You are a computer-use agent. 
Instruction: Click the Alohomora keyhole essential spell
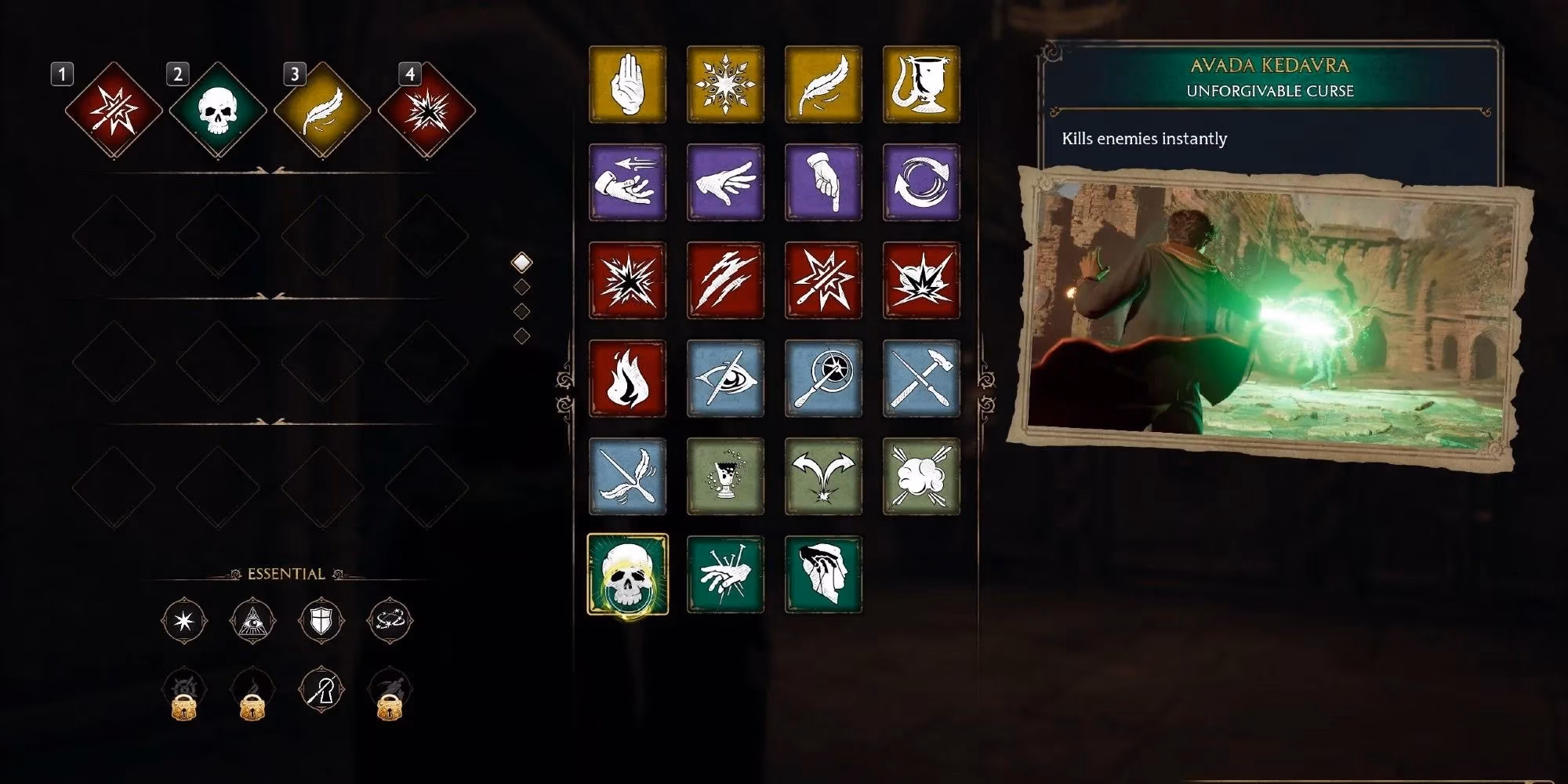tap(321, 691)
